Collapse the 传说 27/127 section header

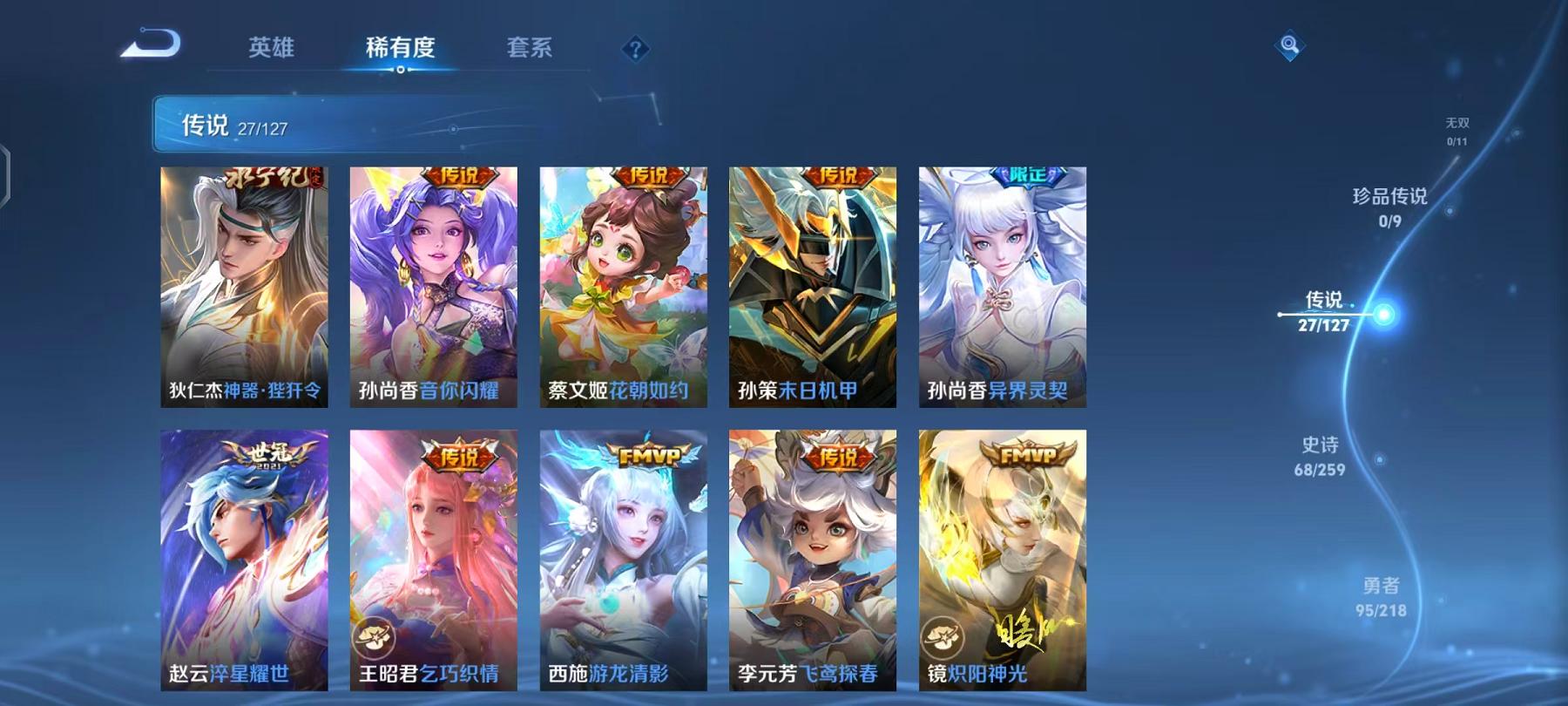tap(218, 125)
